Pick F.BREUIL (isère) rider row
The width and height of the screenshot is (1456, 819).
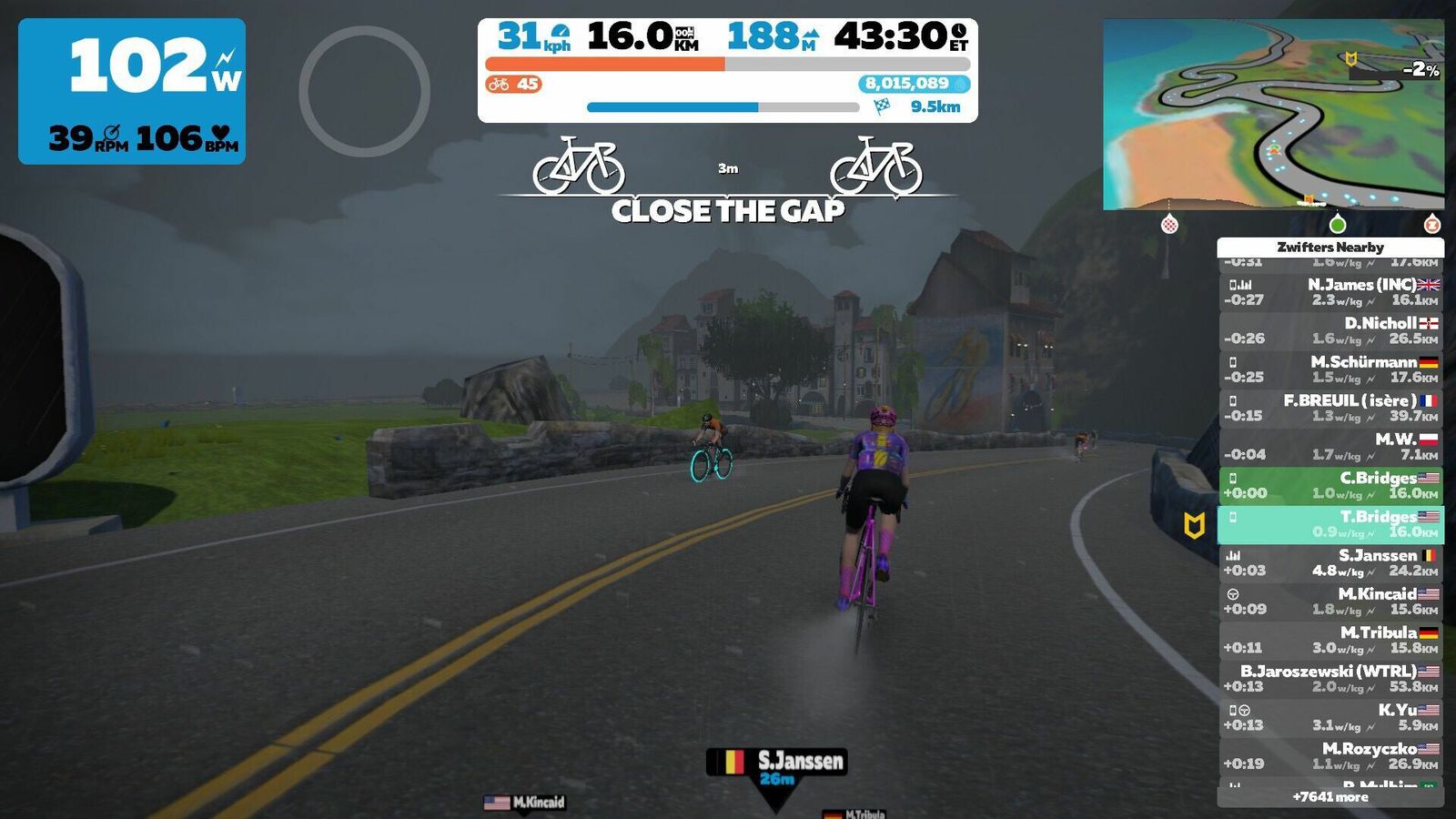point(1330,409)
